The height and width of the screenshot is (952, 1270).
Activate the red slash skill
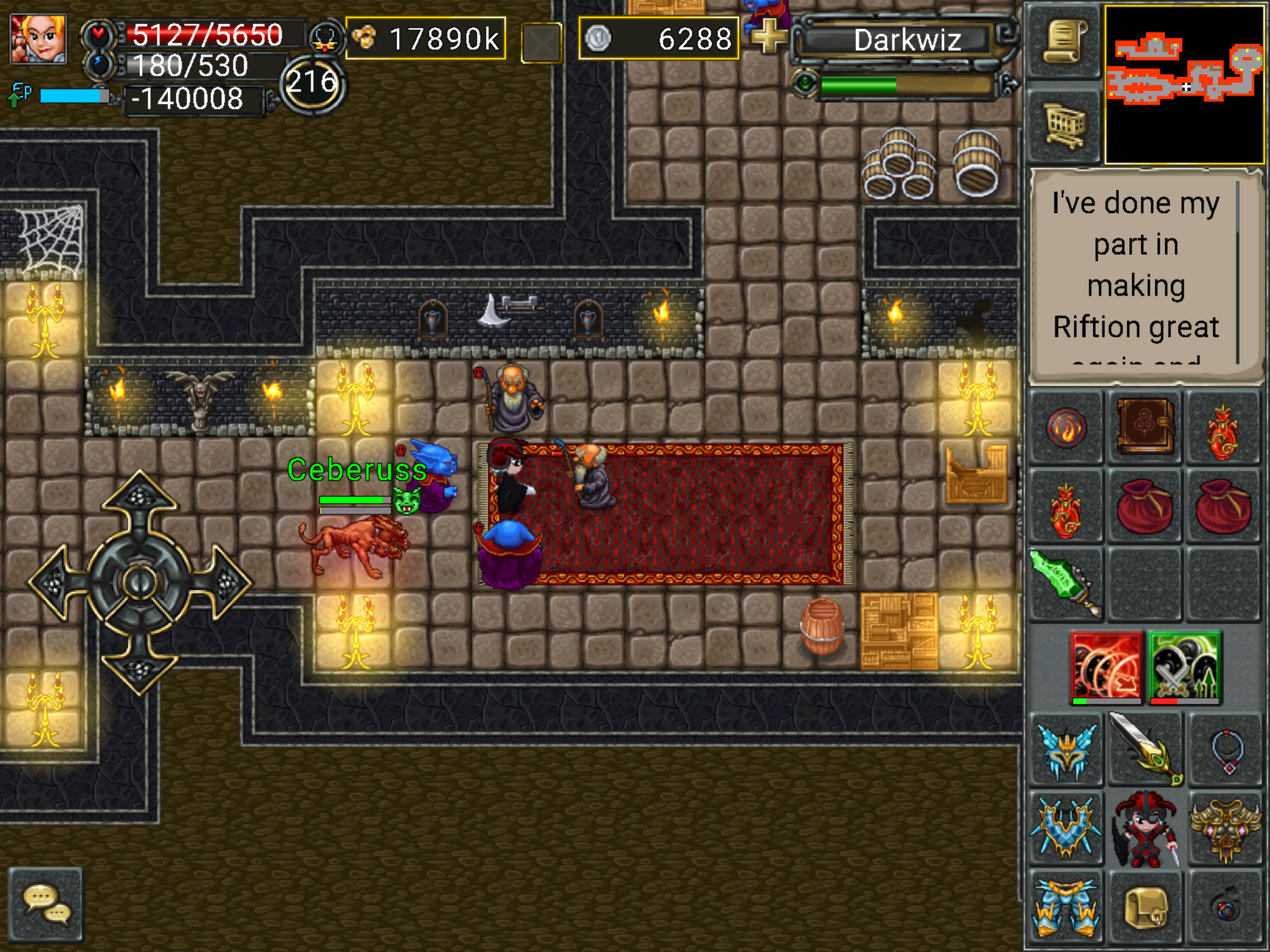point(1106,667)
